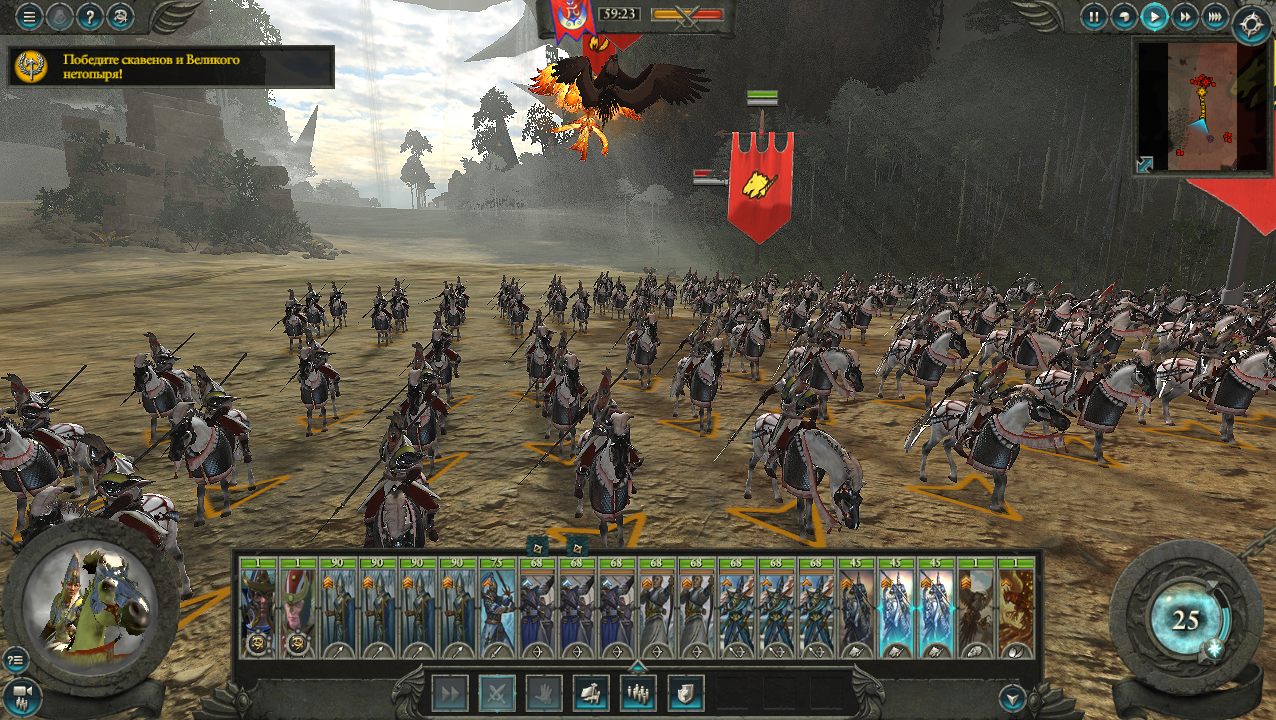Pause the battle
The image size is (1276, 720).
pyautogui.click(x=1095, y=16)
